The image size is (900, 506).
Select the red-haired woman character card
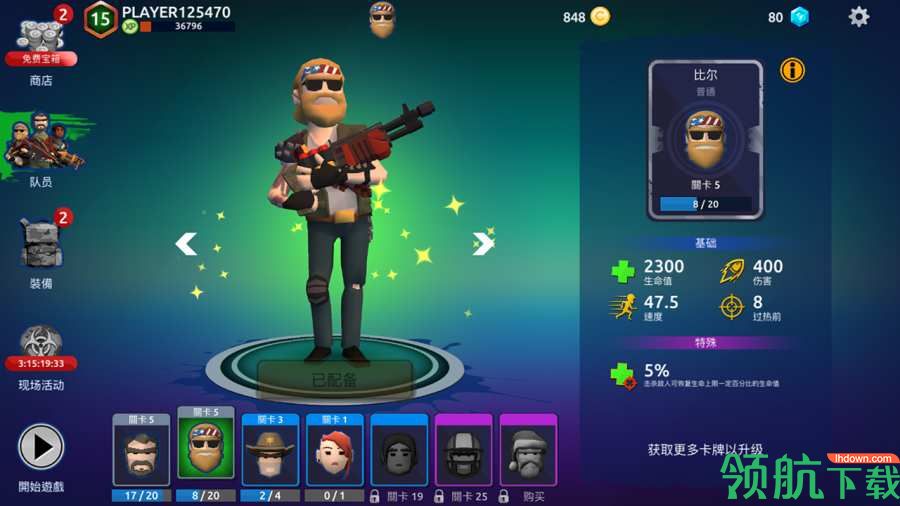click(x=334, y=455)
